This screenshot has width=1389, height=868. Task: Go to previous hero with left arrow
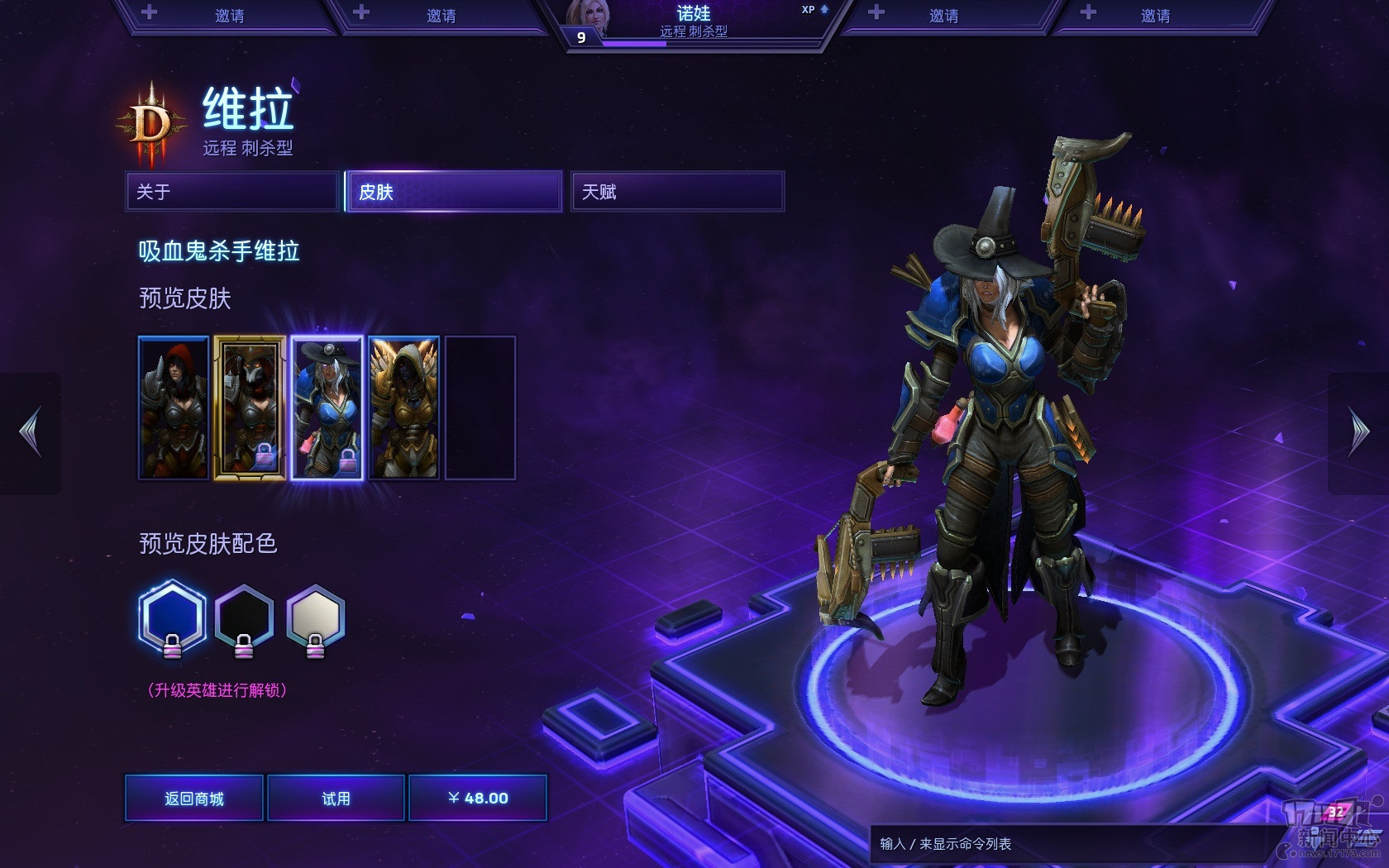click(31, 432)
